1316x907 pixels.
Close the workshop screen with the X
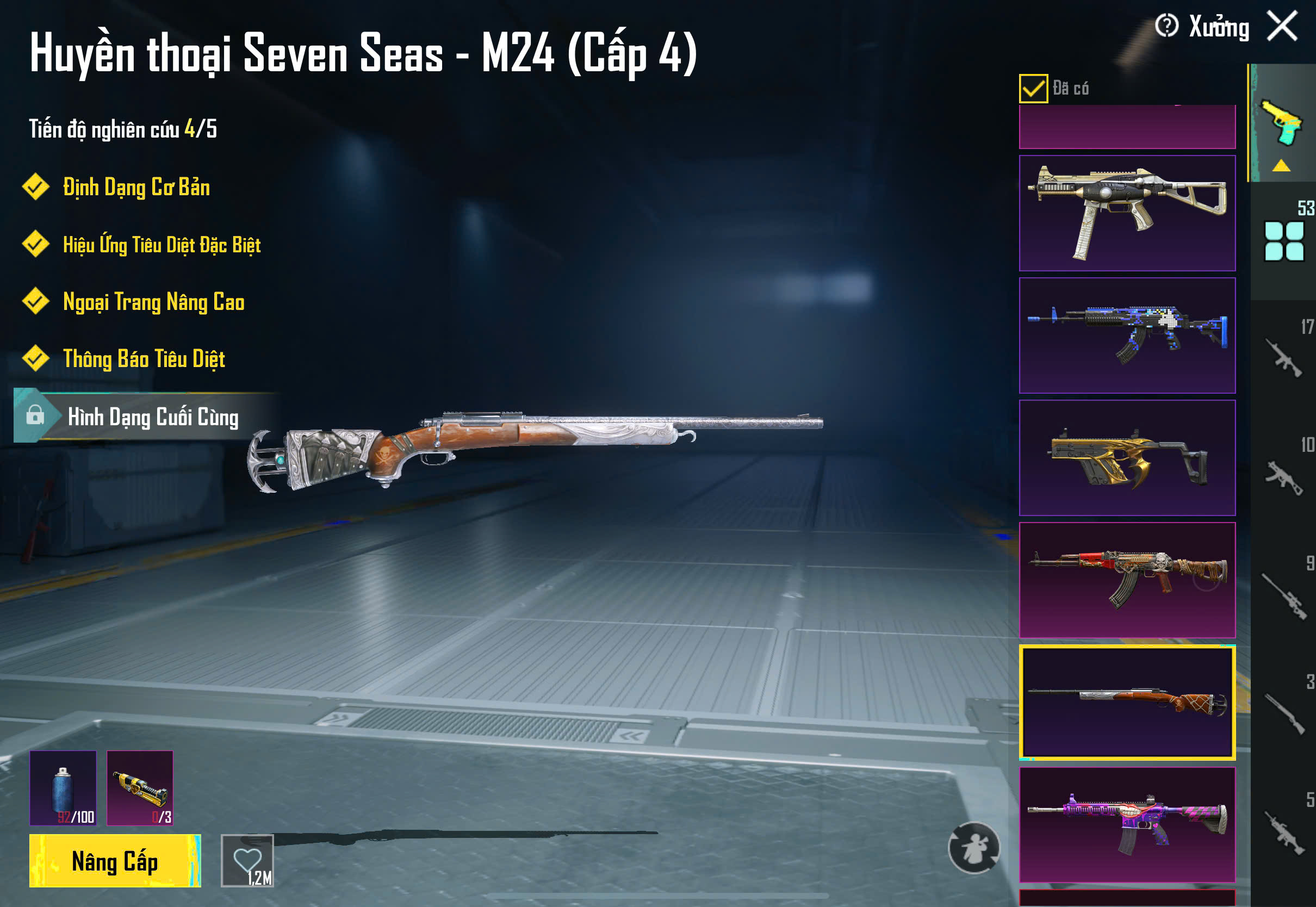[1282, 27]
